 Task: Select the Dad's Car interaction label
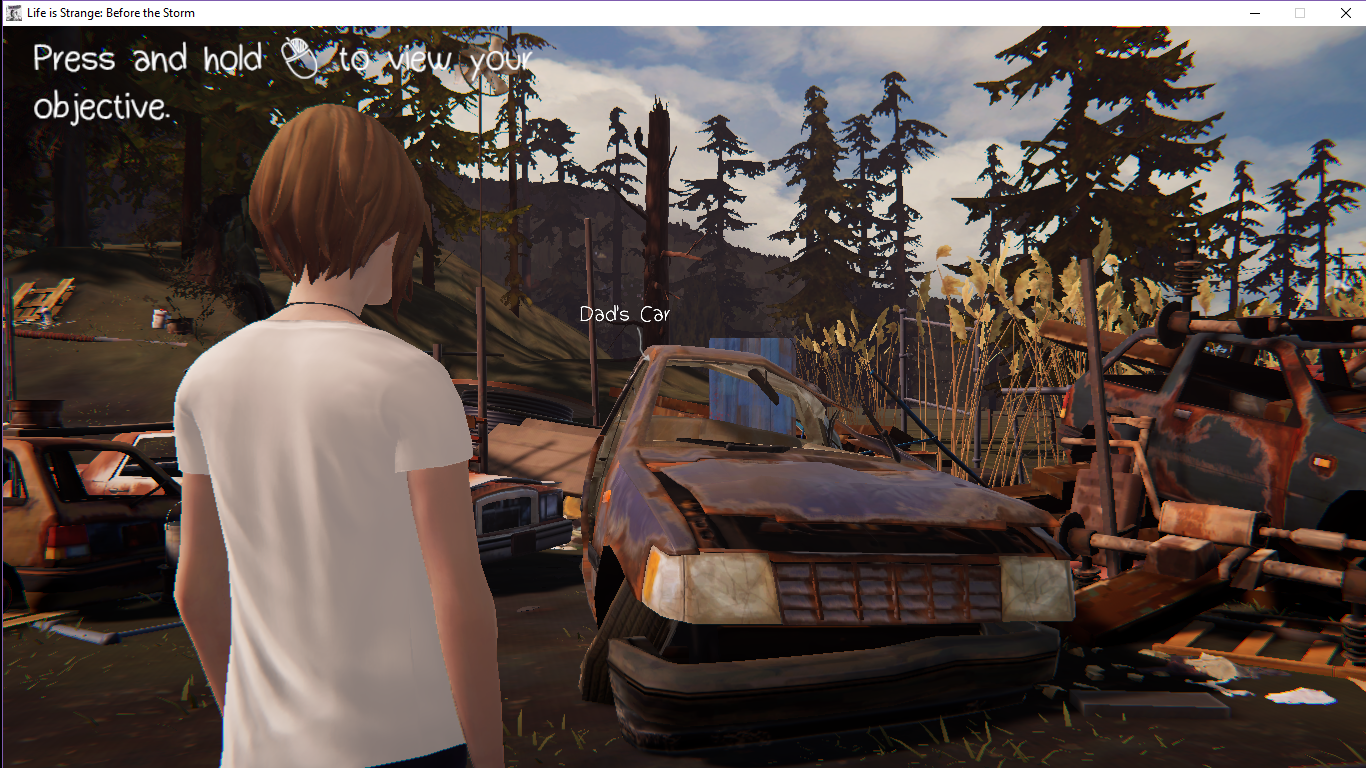tap(624, 315)
